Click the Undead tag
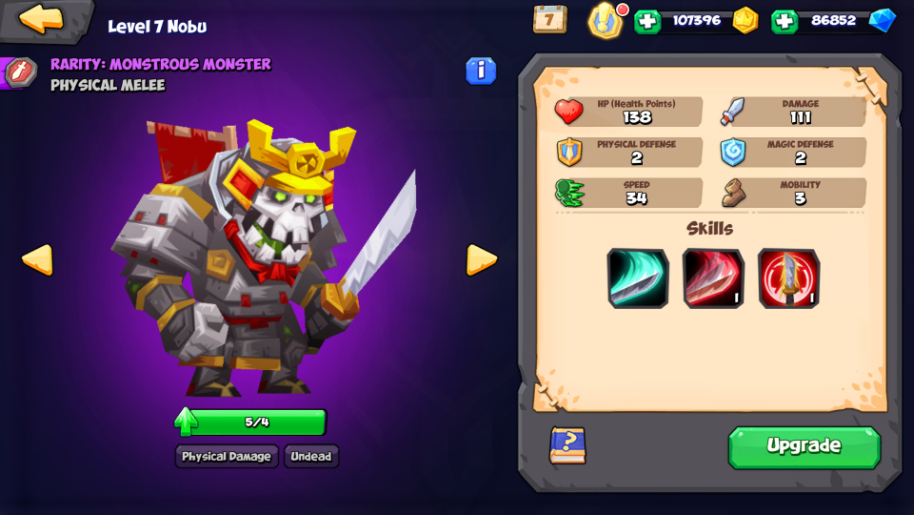This screenshot has width=914, height=515. pos(311,456)
